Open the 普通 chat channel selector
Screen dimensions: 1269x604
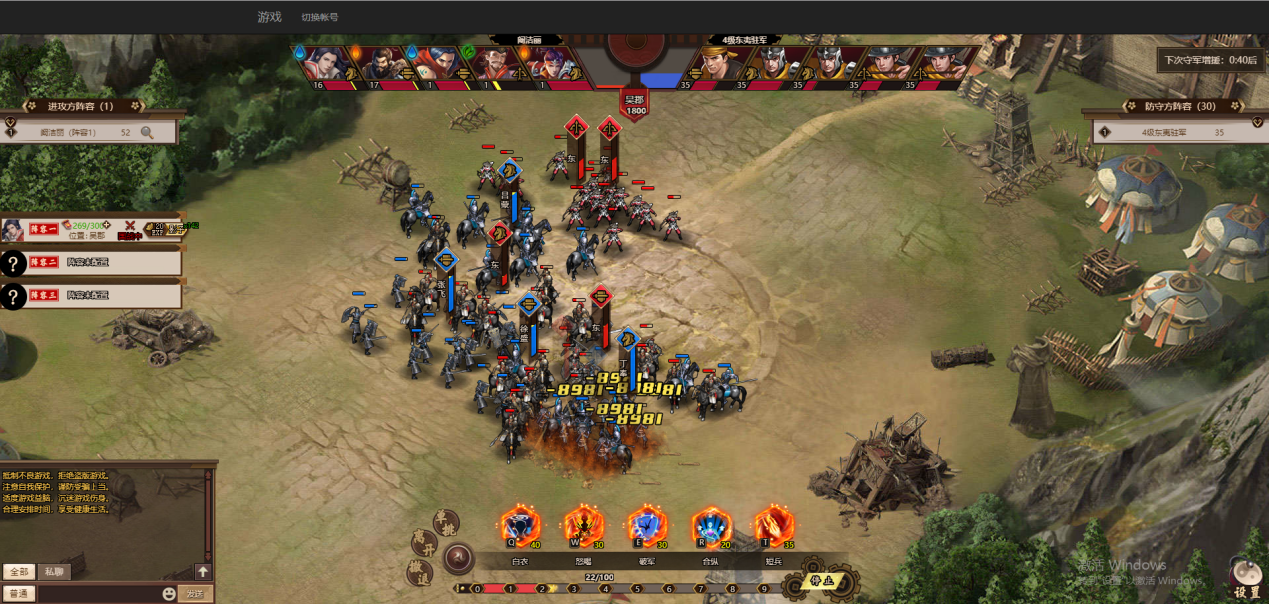[18, 594]
